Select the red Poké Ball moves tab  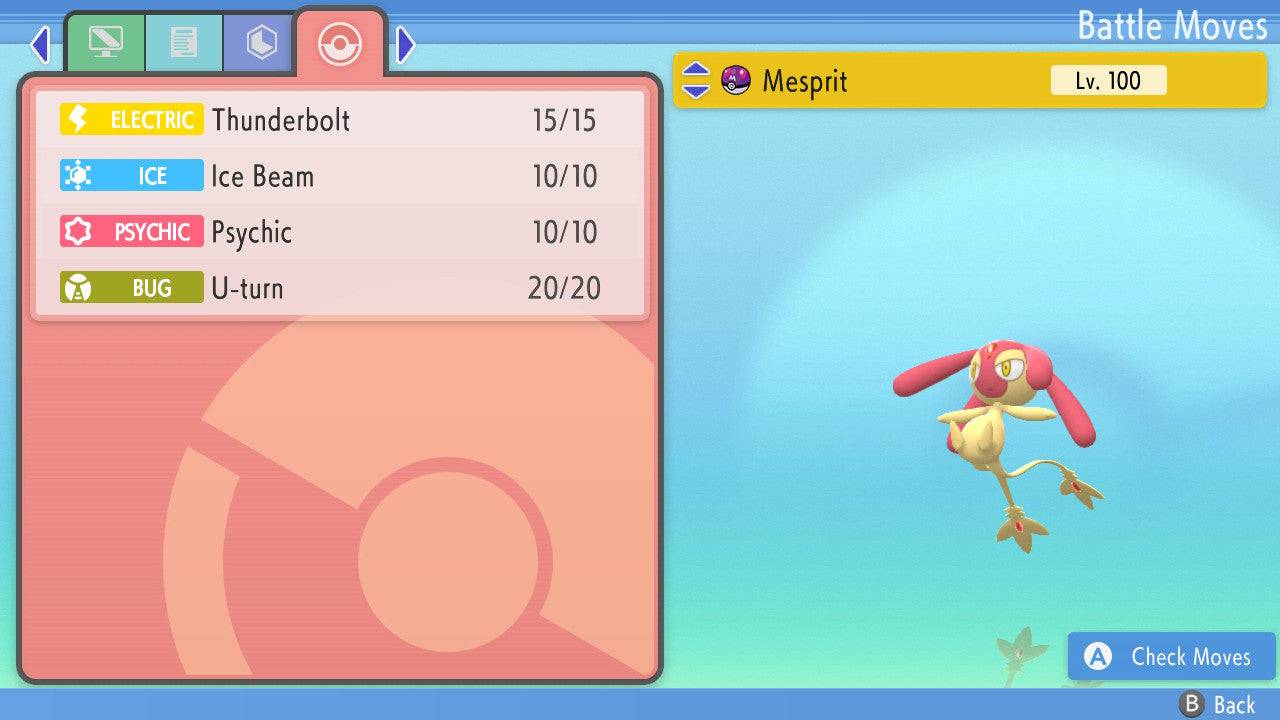pos(339,43)
